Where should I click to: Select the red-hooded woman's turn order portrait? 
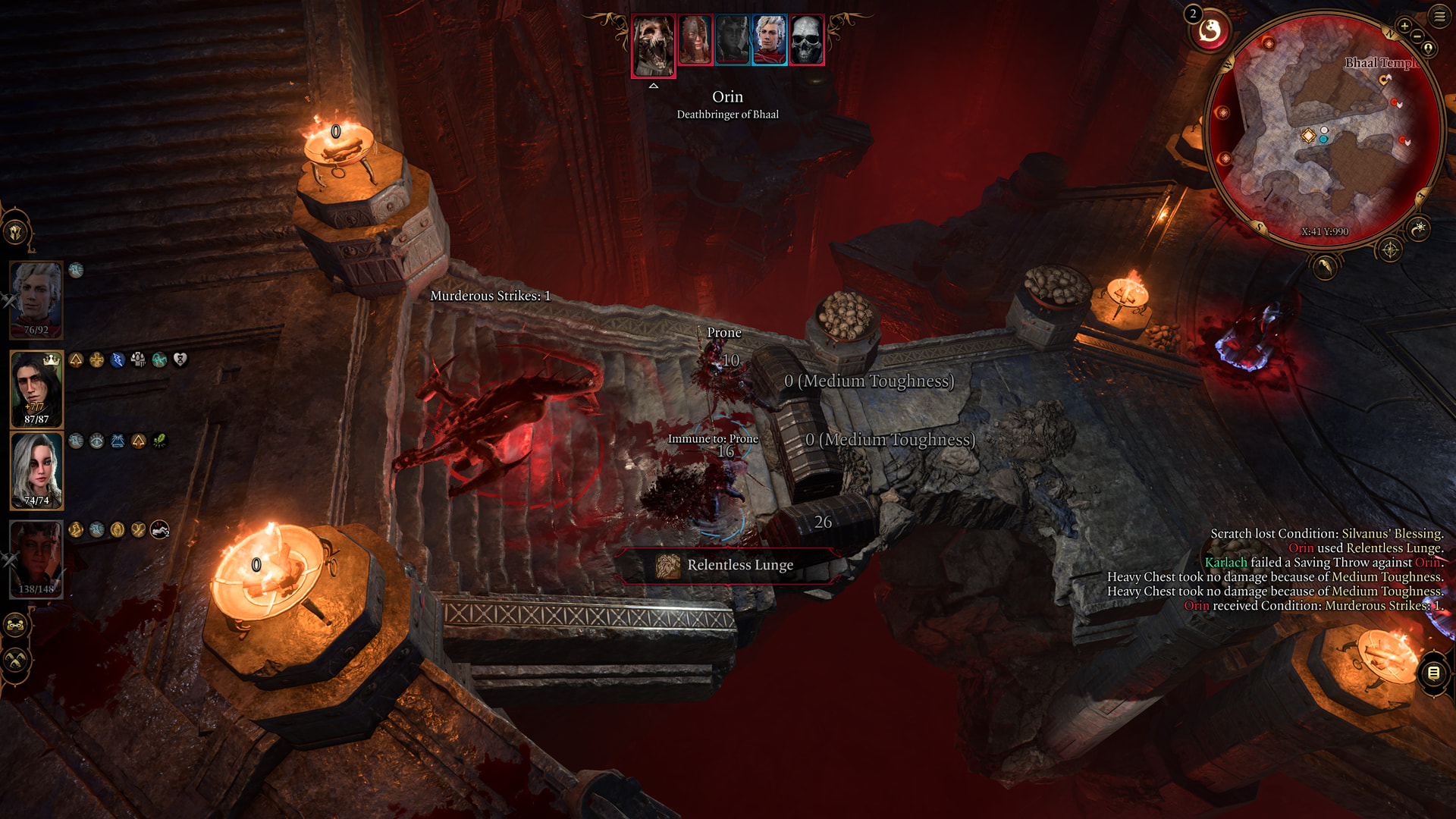tap(695, 39)
